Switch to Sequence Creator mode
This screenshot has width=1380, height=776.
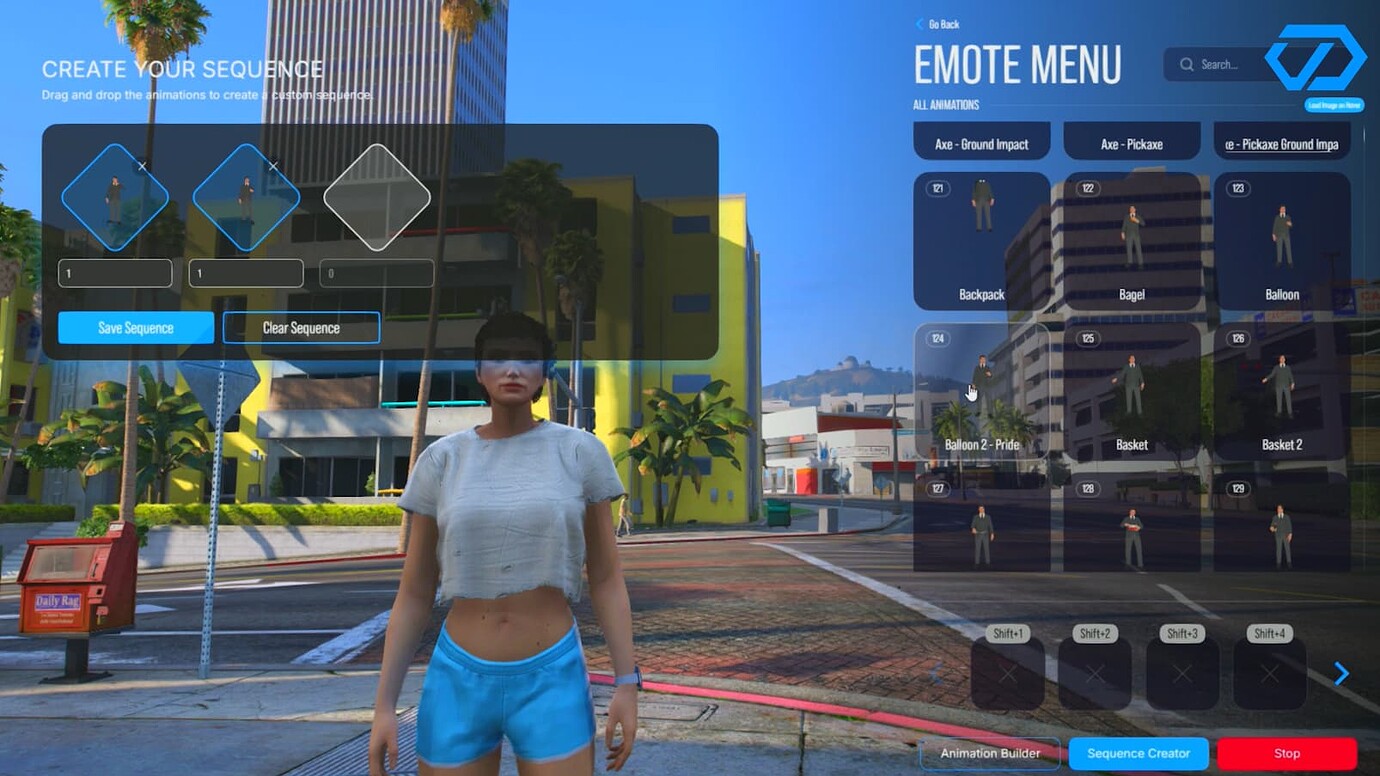(x=1138, y=753)
